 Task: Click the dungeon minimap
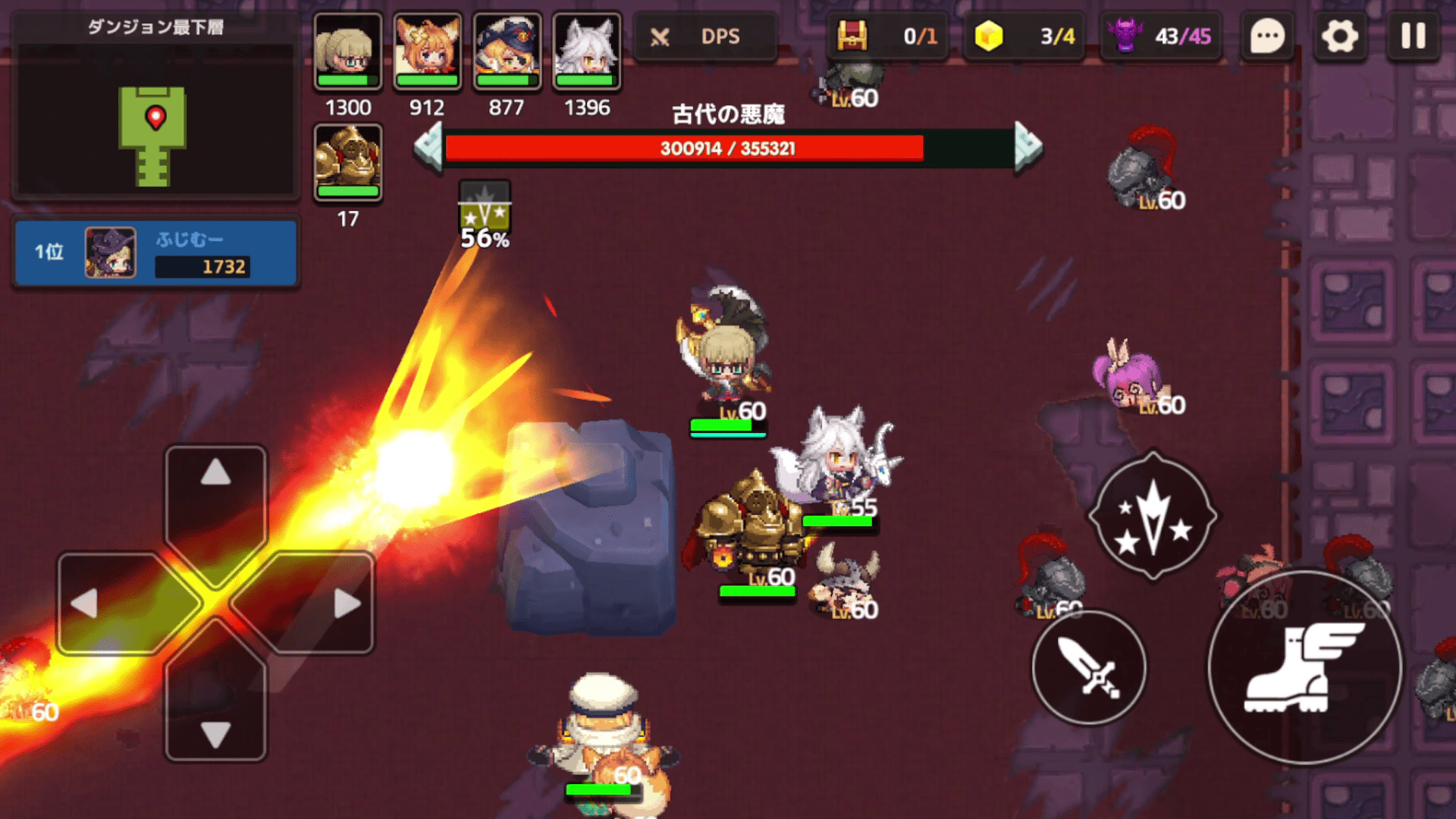pos(155,121)
